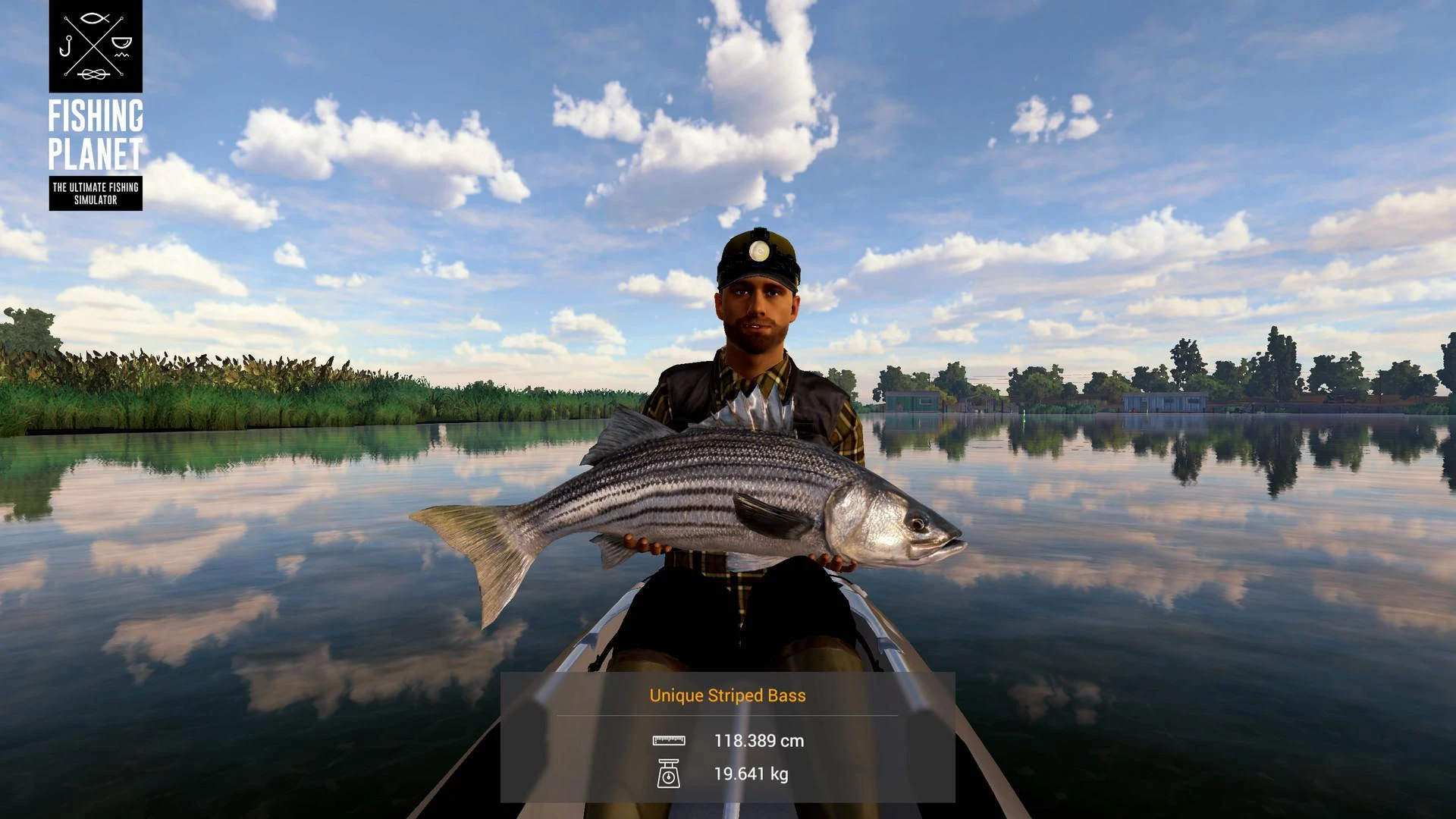Select the 118.389 cm length value
This screenshot has width=1456, height=819.
click(758, 741)
